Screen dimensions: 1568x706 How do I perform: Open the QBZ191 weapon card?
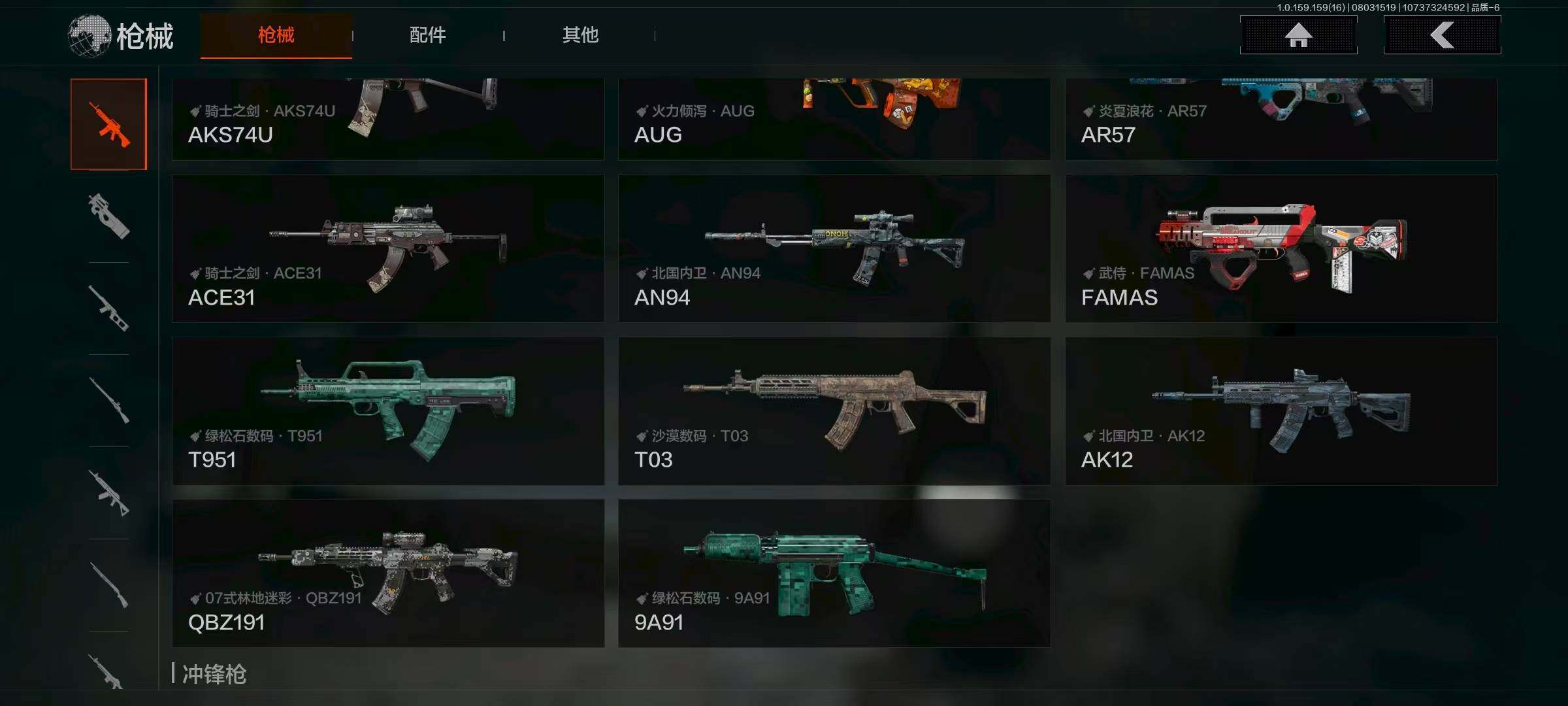[387, 573]
